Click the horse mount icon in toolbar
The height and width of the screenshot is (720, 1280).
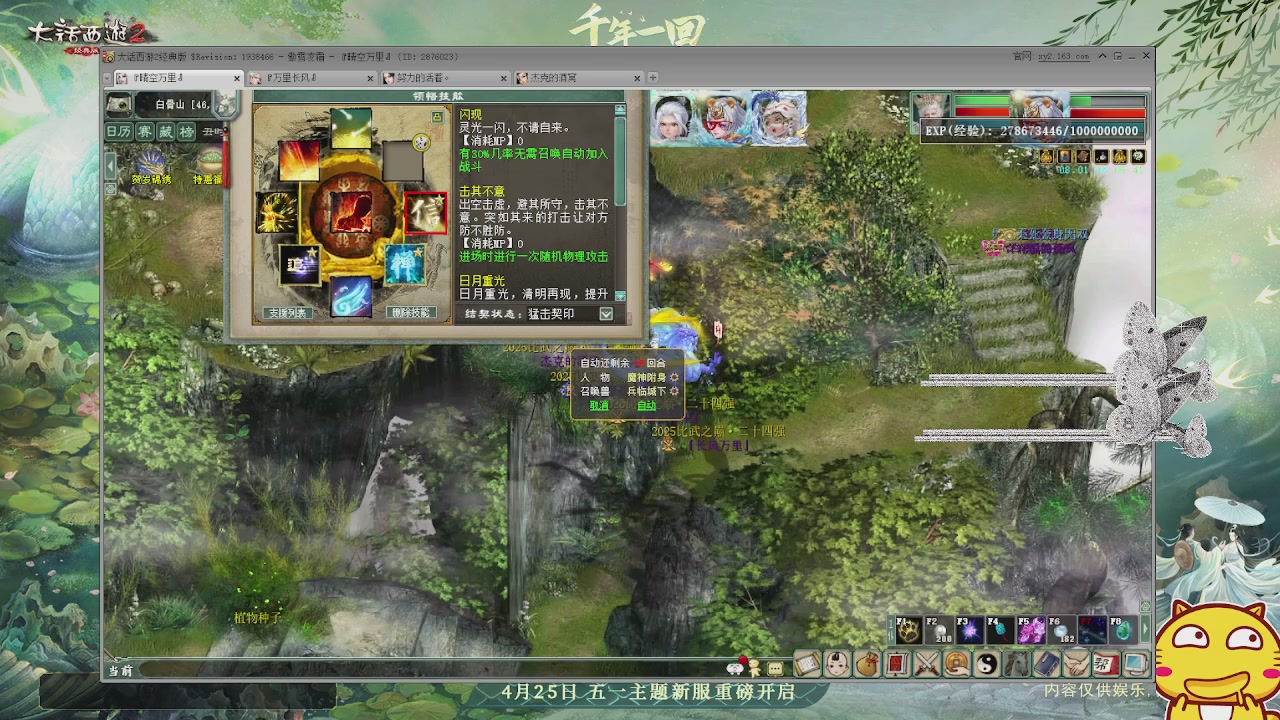tap(1015, 663)
